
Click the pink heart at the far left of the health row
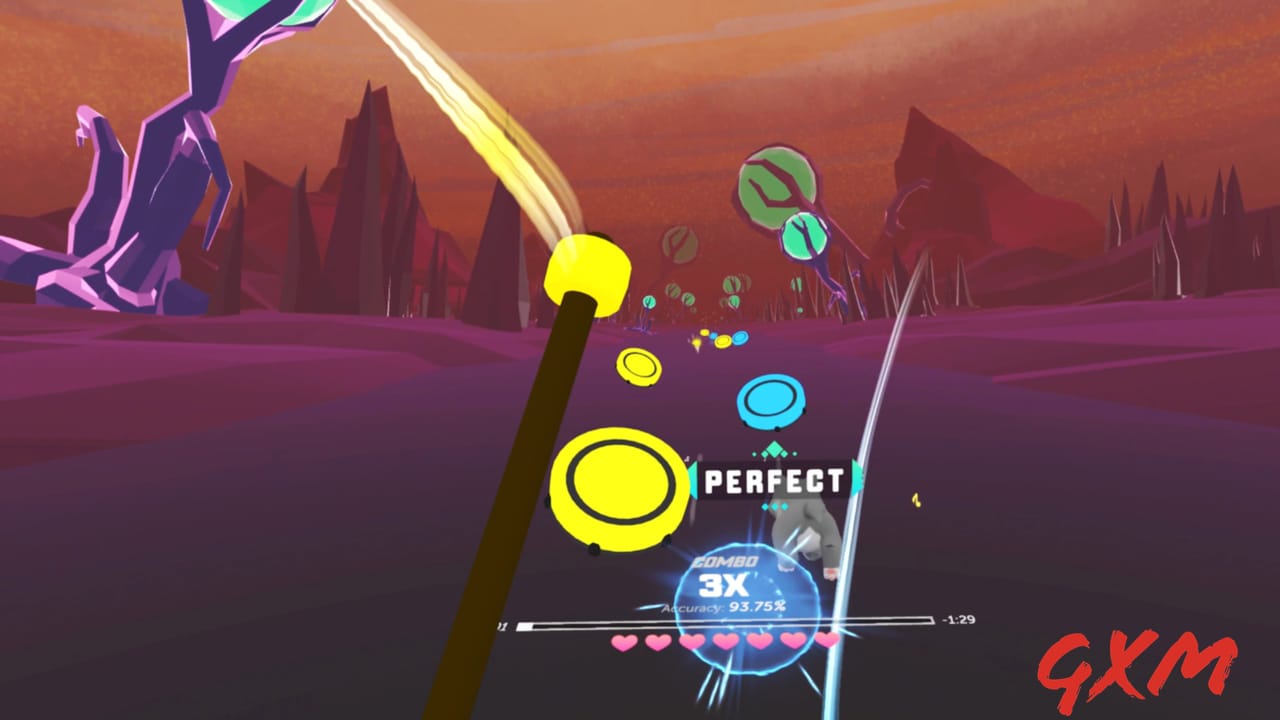(625, 641)
